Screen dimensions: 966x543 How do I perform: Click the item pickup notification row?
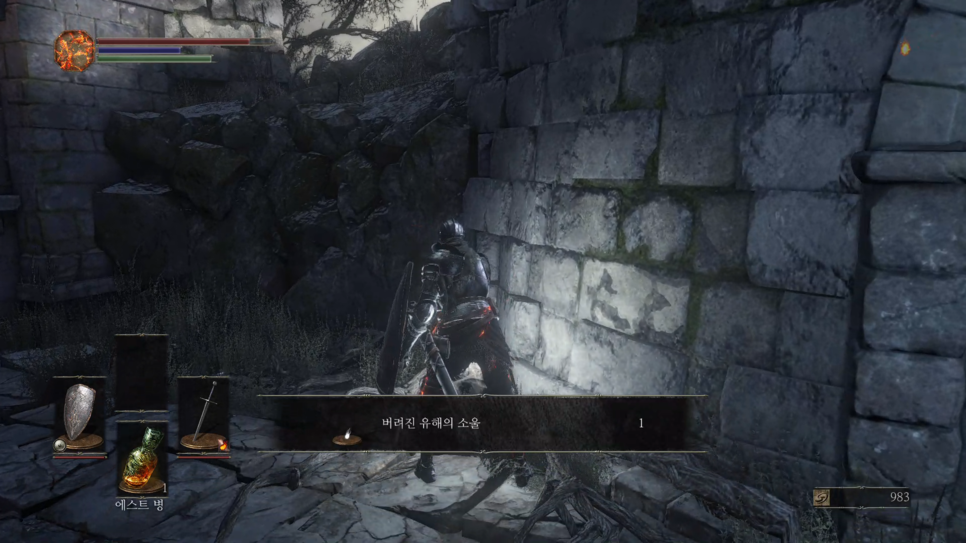pos(482,423)
